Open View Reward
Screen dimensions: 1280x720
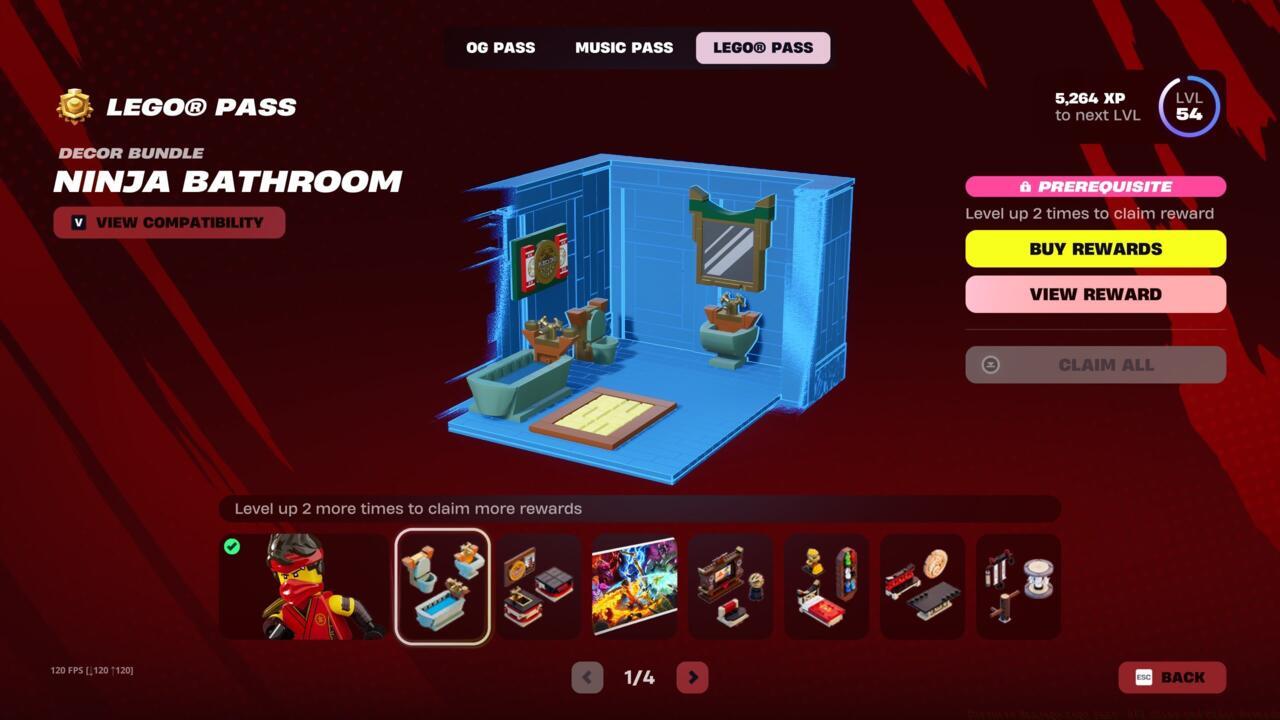[1095, 294]
